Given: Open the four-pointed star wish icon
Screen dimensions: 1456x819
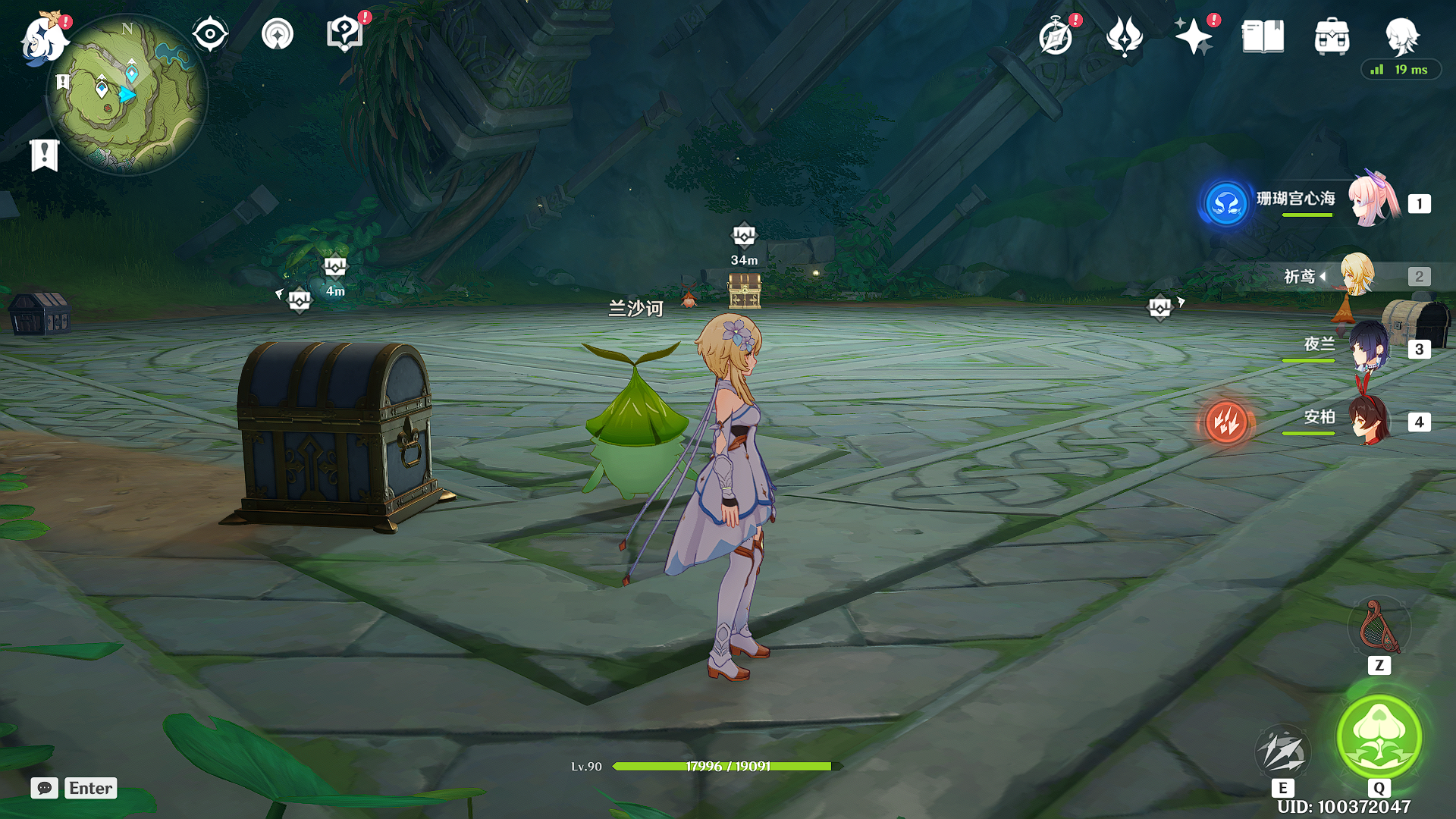Looking at the screenshot, I should point(1194,36).
